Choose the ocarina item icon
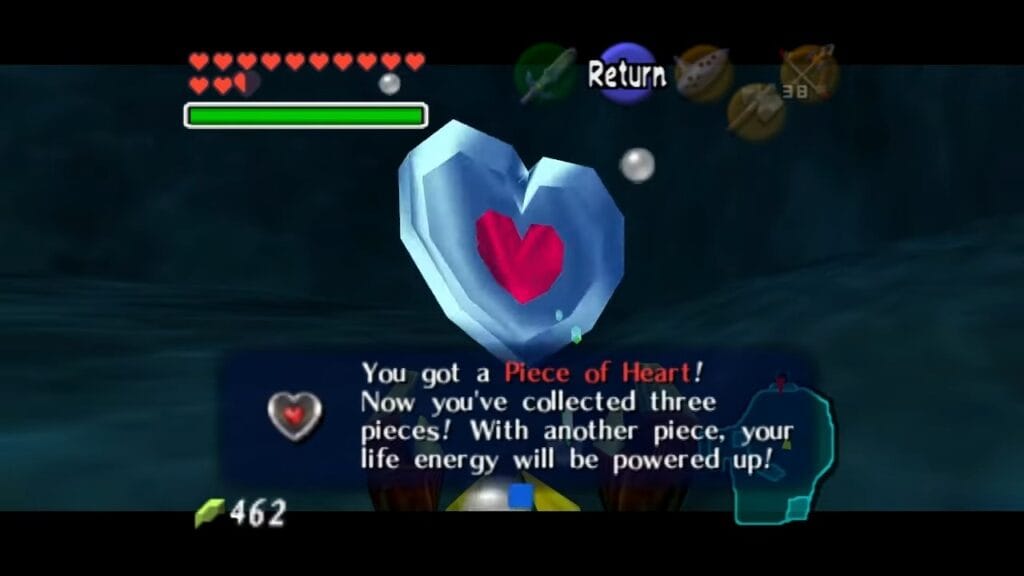Image resolution: width=1024 pixels, height=576 pixels. pos(701,72)
